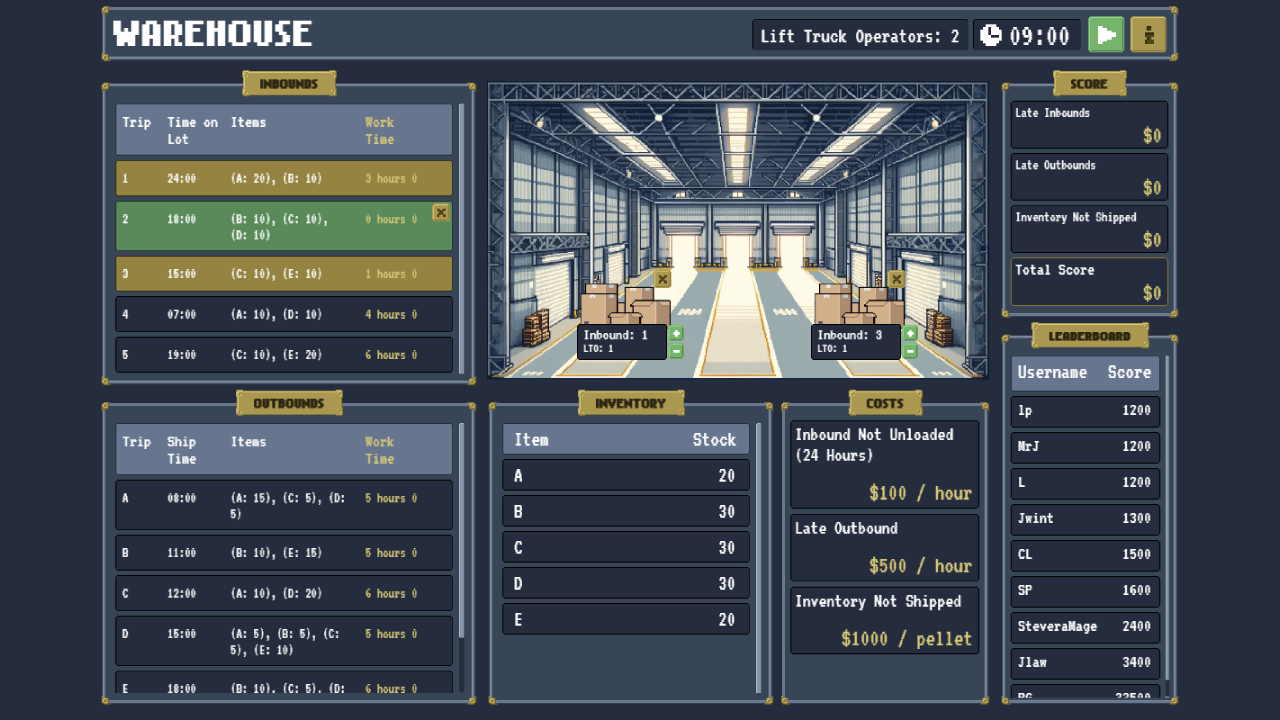Remove Inbound 3 from its dock via the X marker
This screenshot has width=1280, height=720.
click(896, 280)
